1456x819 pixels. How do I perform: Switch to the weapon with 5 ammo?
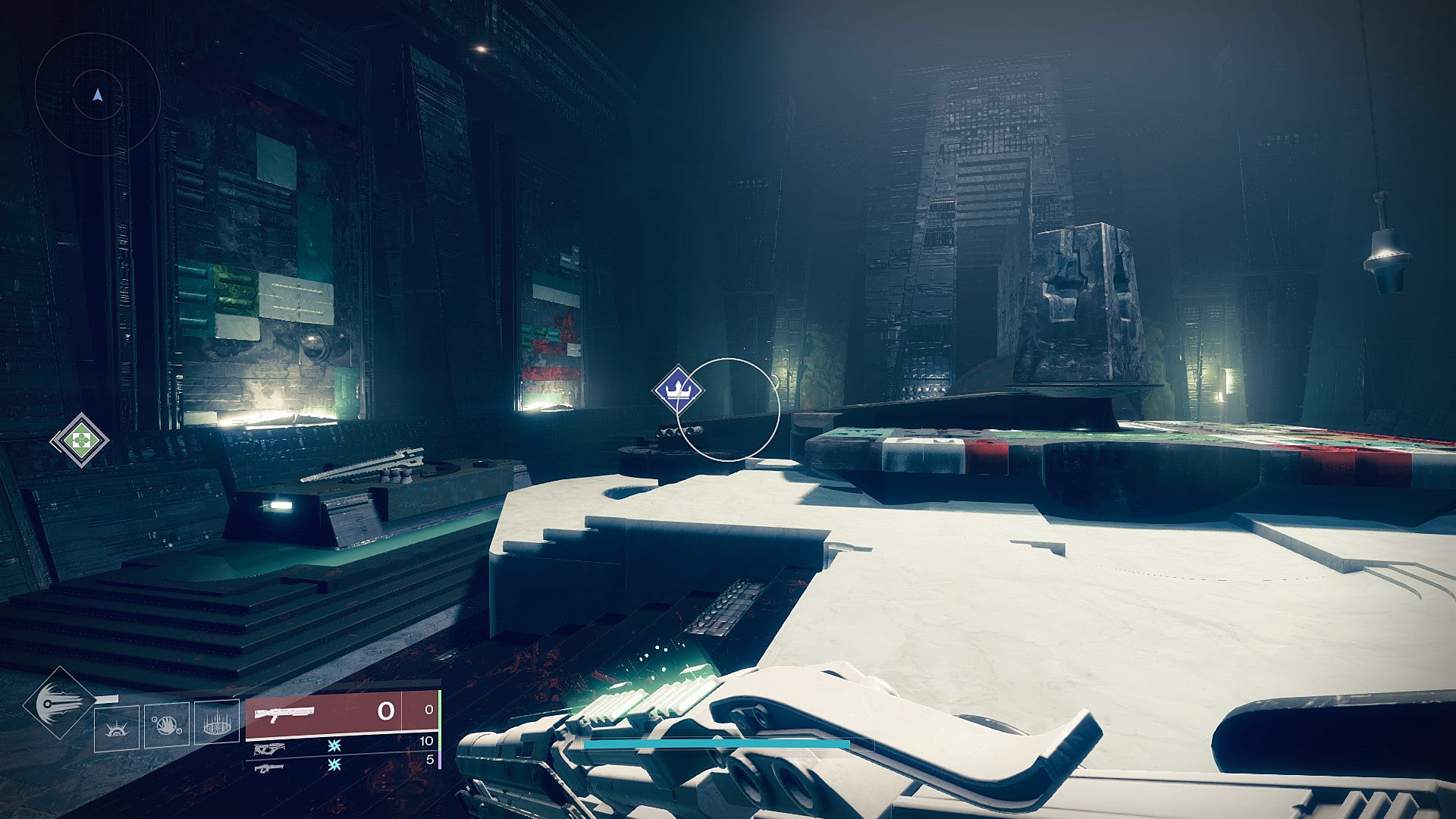(x=268, y=768)
